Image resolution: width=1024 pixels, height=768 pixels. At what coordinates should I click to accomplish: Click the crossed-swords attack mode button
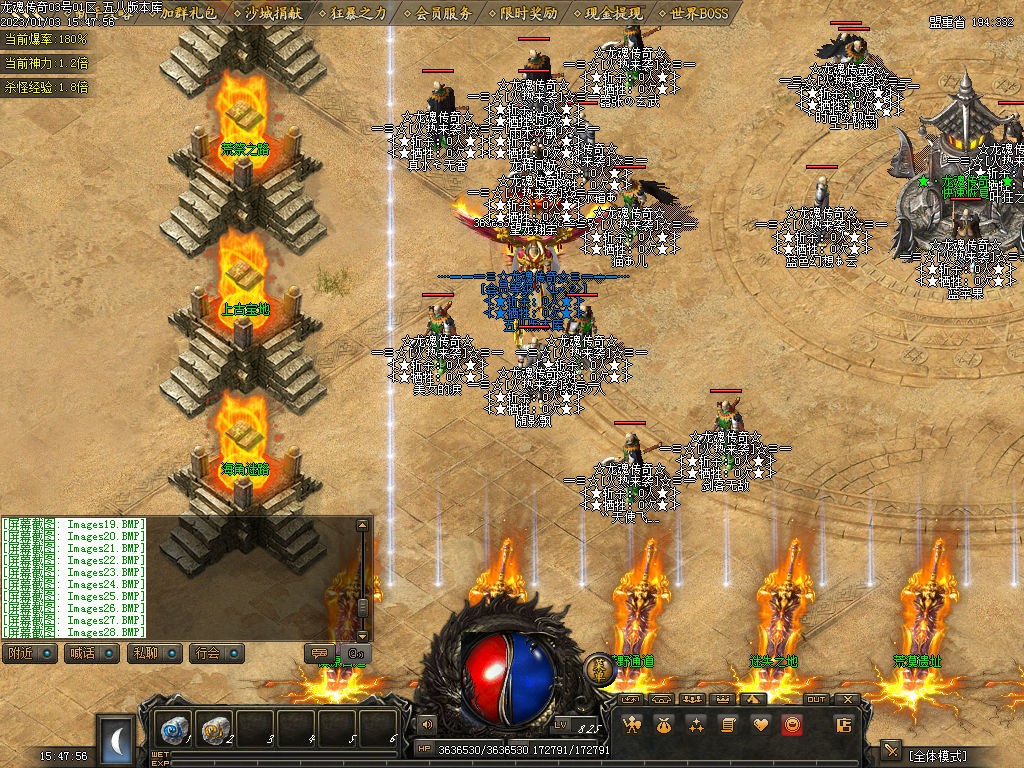pyautogui.click(x=891, y=751)
